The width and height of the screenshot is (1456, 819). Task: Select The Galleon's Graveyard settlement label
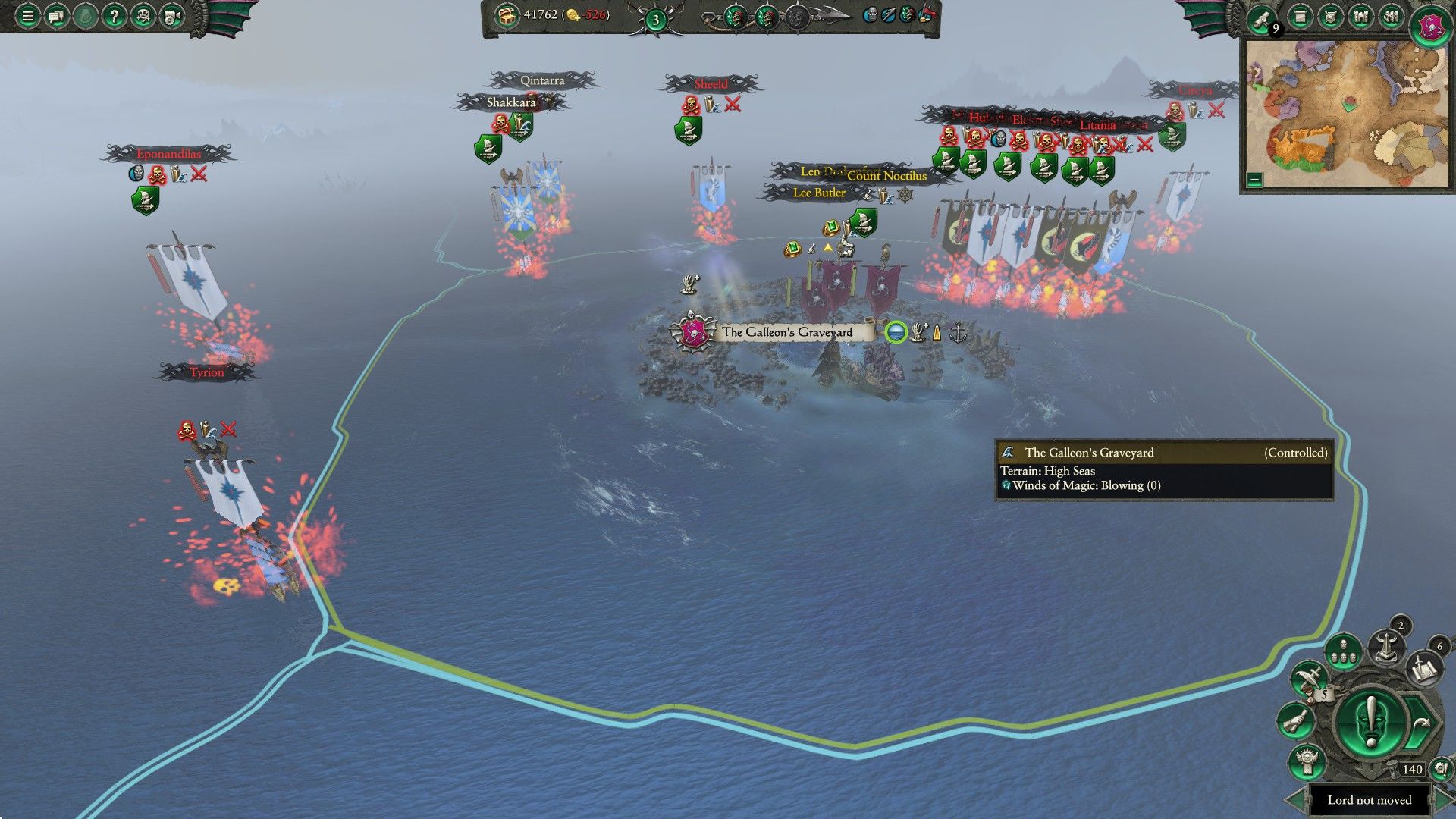[x=786, y=332]
